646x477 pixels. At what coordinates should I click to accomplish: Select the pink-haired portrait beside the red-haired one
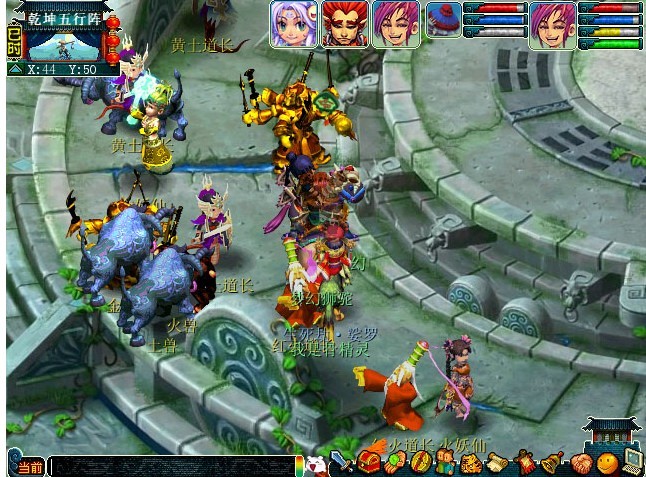click(396, 24)
